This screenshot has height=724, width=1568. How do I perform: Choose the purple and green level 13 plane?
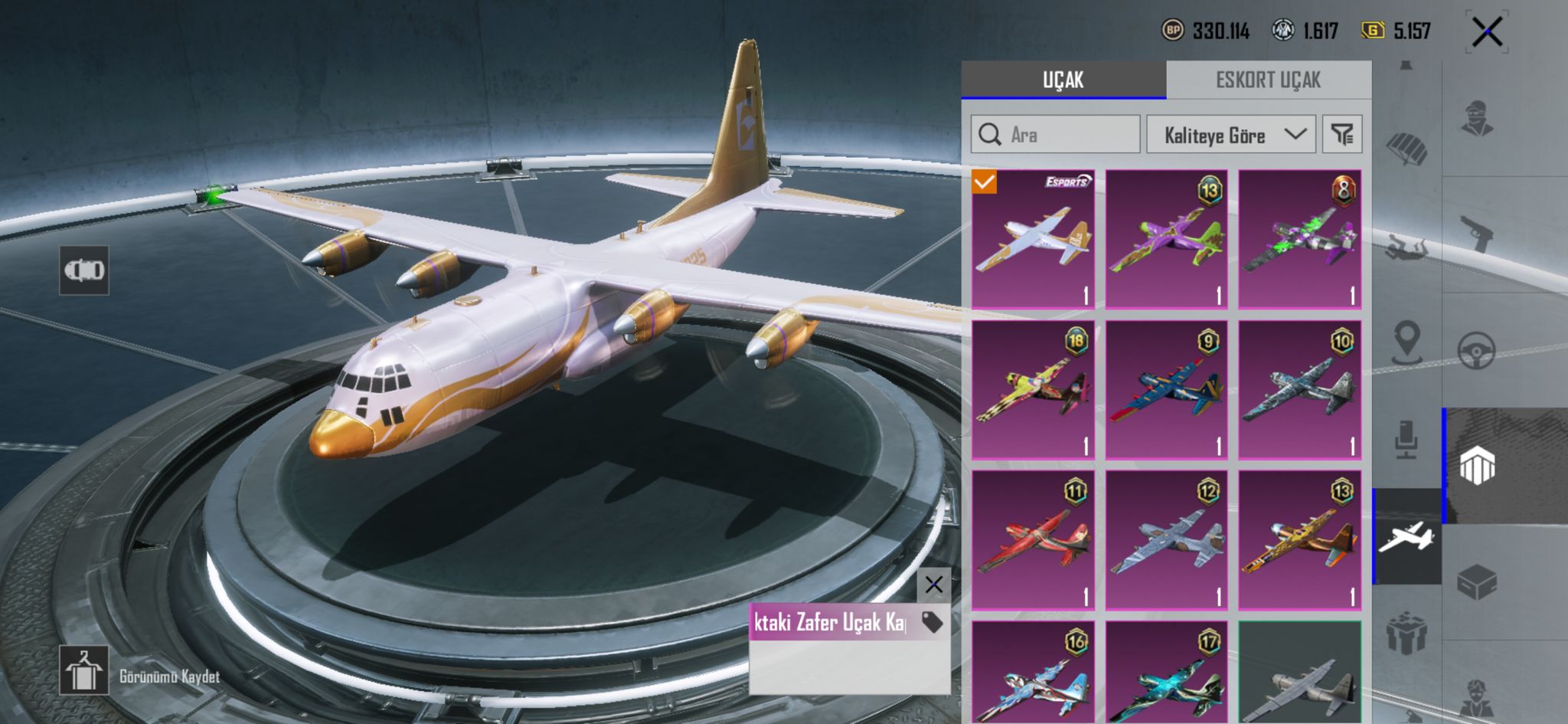[x=1166, y=239]
